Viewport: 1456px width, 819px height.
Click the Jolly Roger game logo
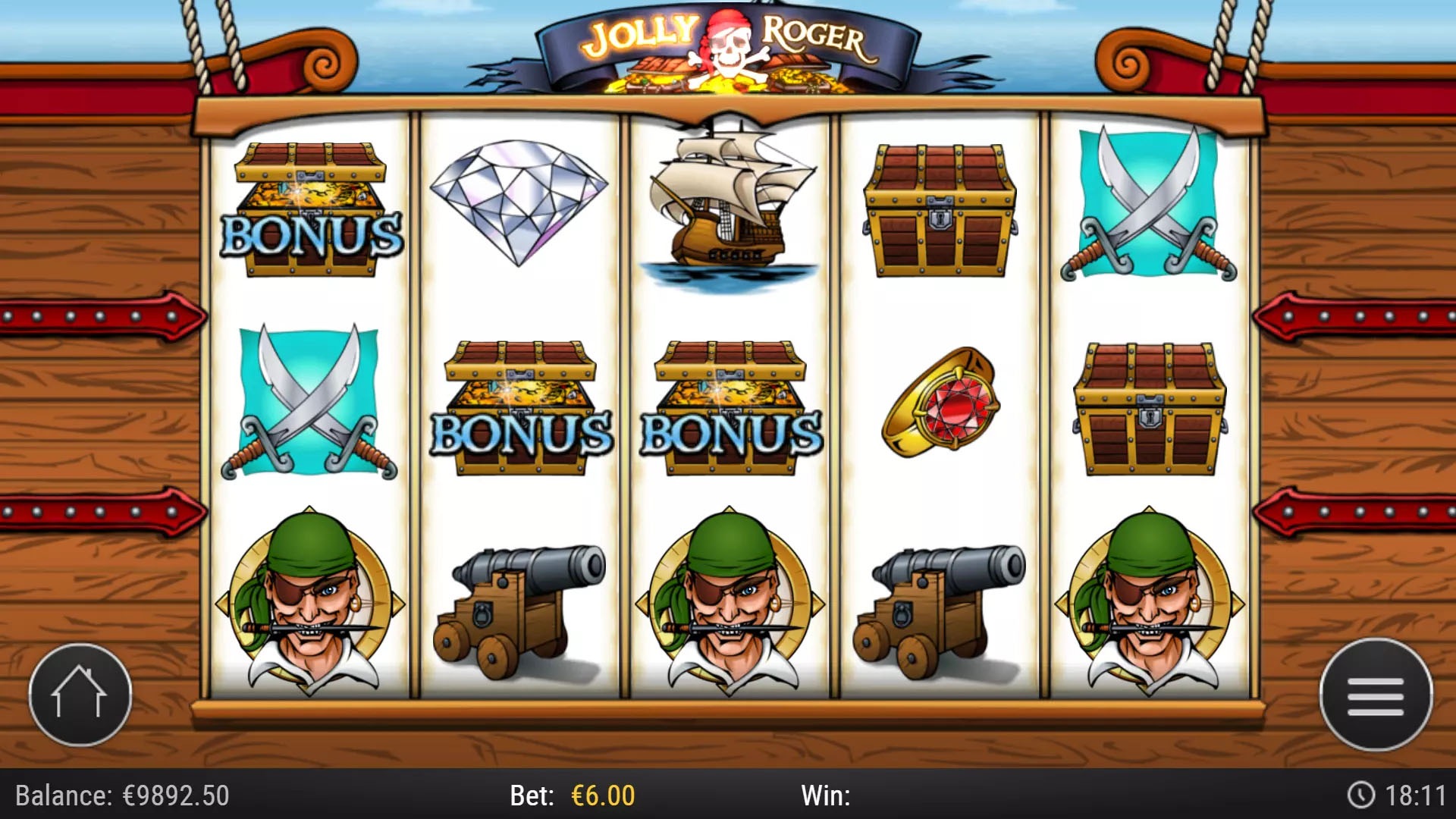point(728,45)
